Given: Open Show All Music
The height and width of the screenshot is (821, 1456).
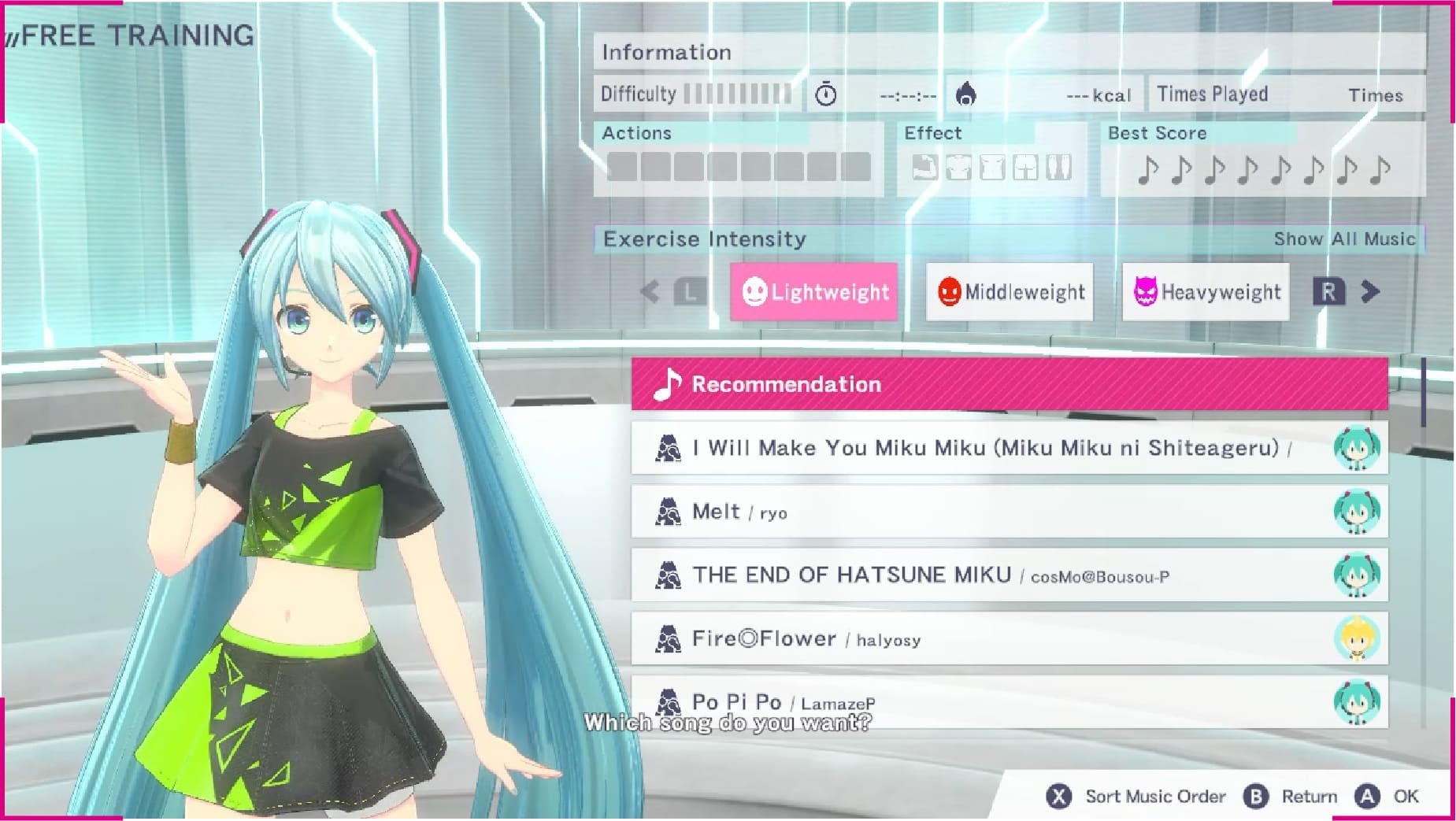Looking at the screenshot, I should (x=1345, y=239).
